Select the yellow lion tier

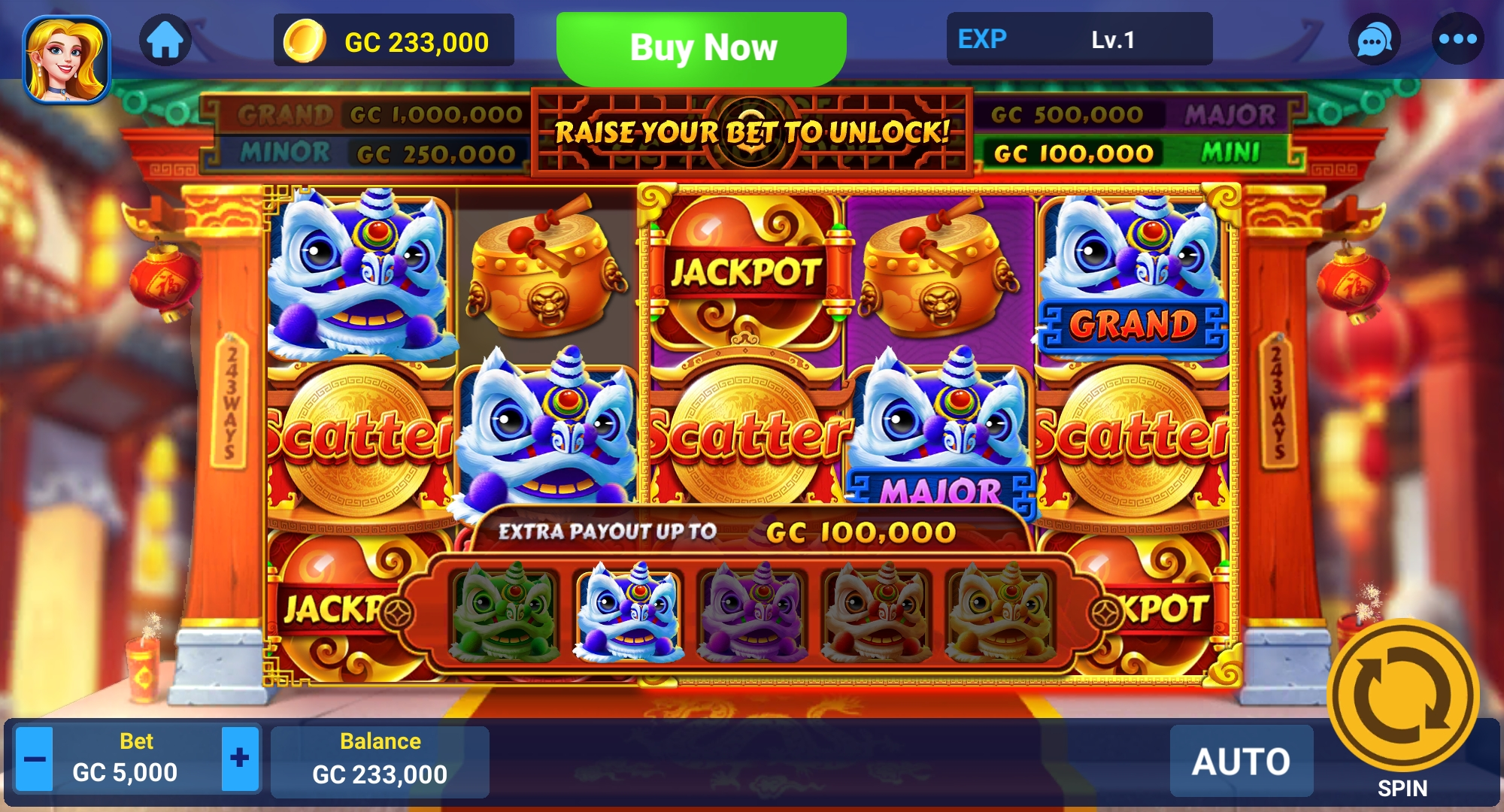tap(1000, 612)
